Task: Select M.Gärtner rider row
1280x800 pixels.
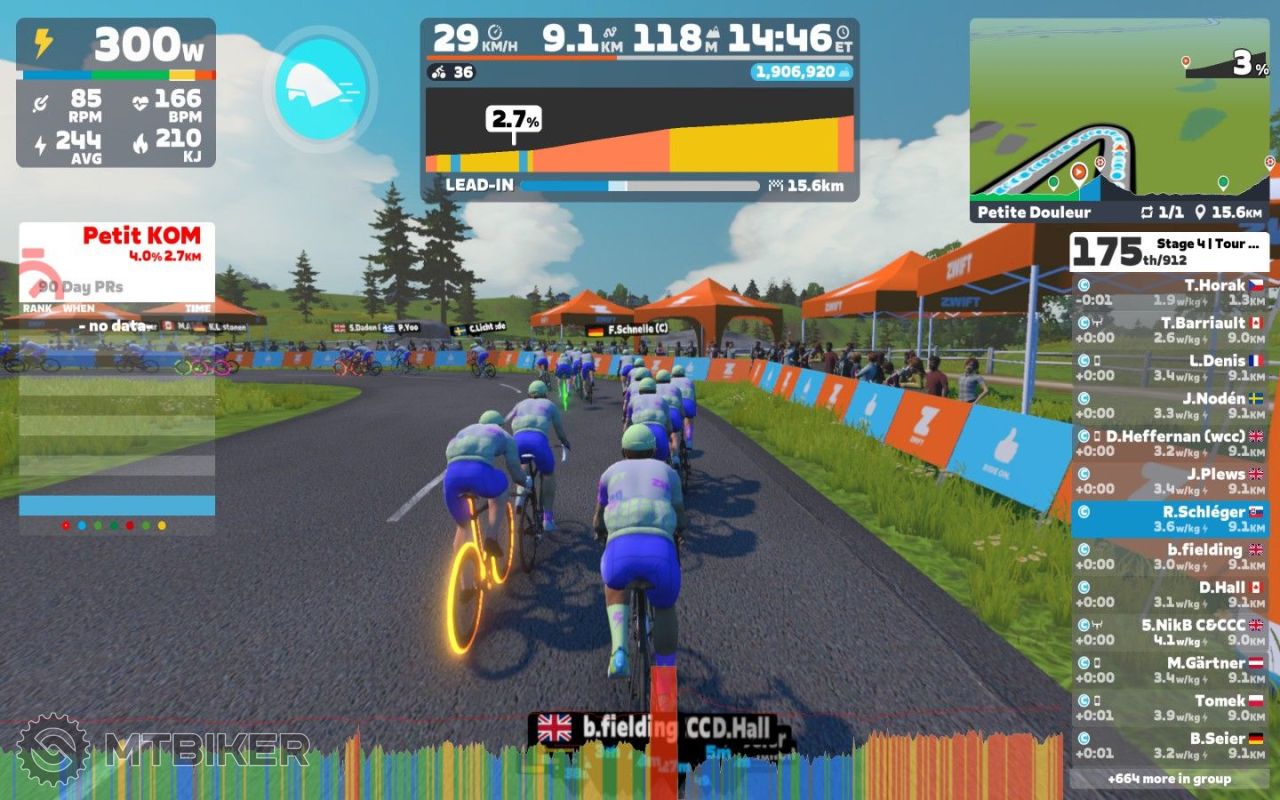Action: coord(1169,670)
